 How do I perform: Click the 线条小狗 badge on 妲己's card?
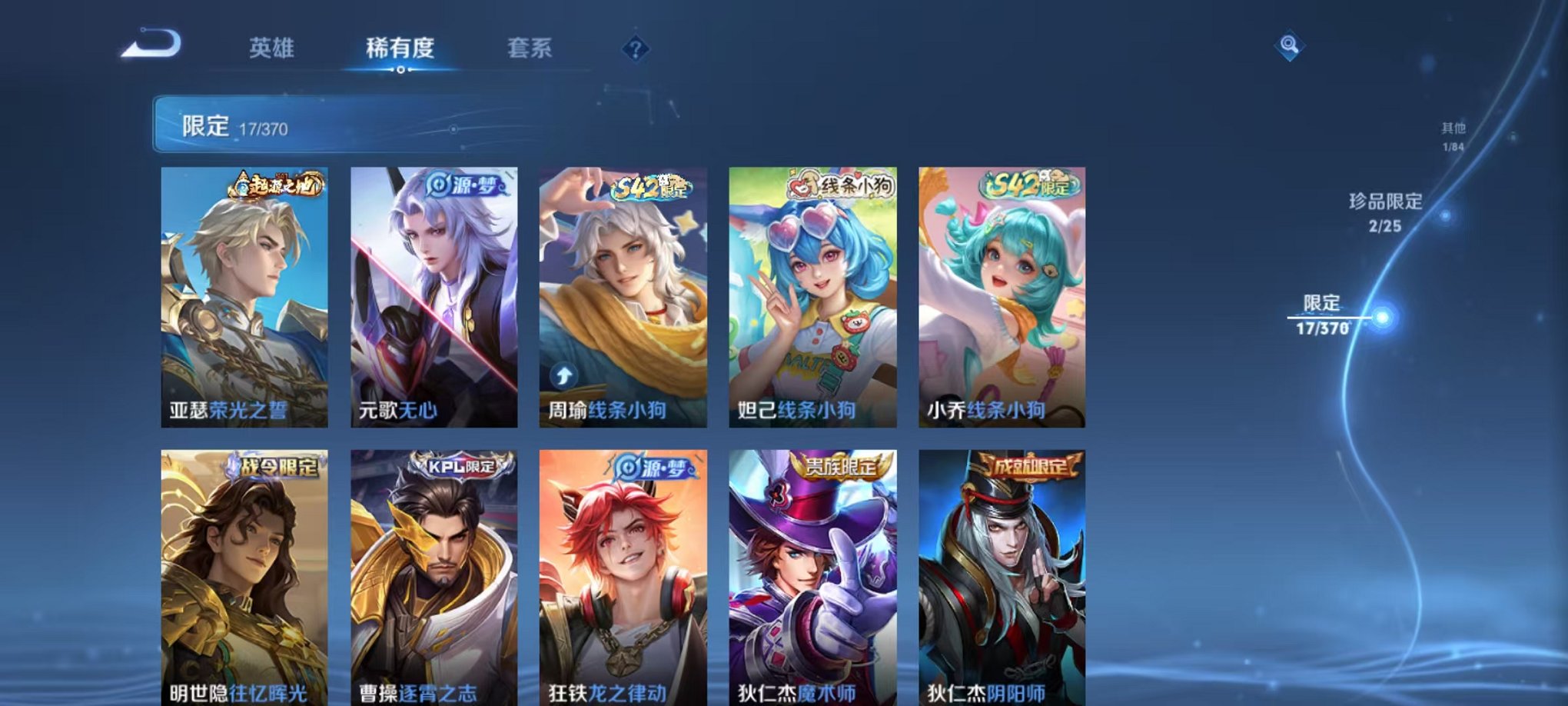[842, 187]
